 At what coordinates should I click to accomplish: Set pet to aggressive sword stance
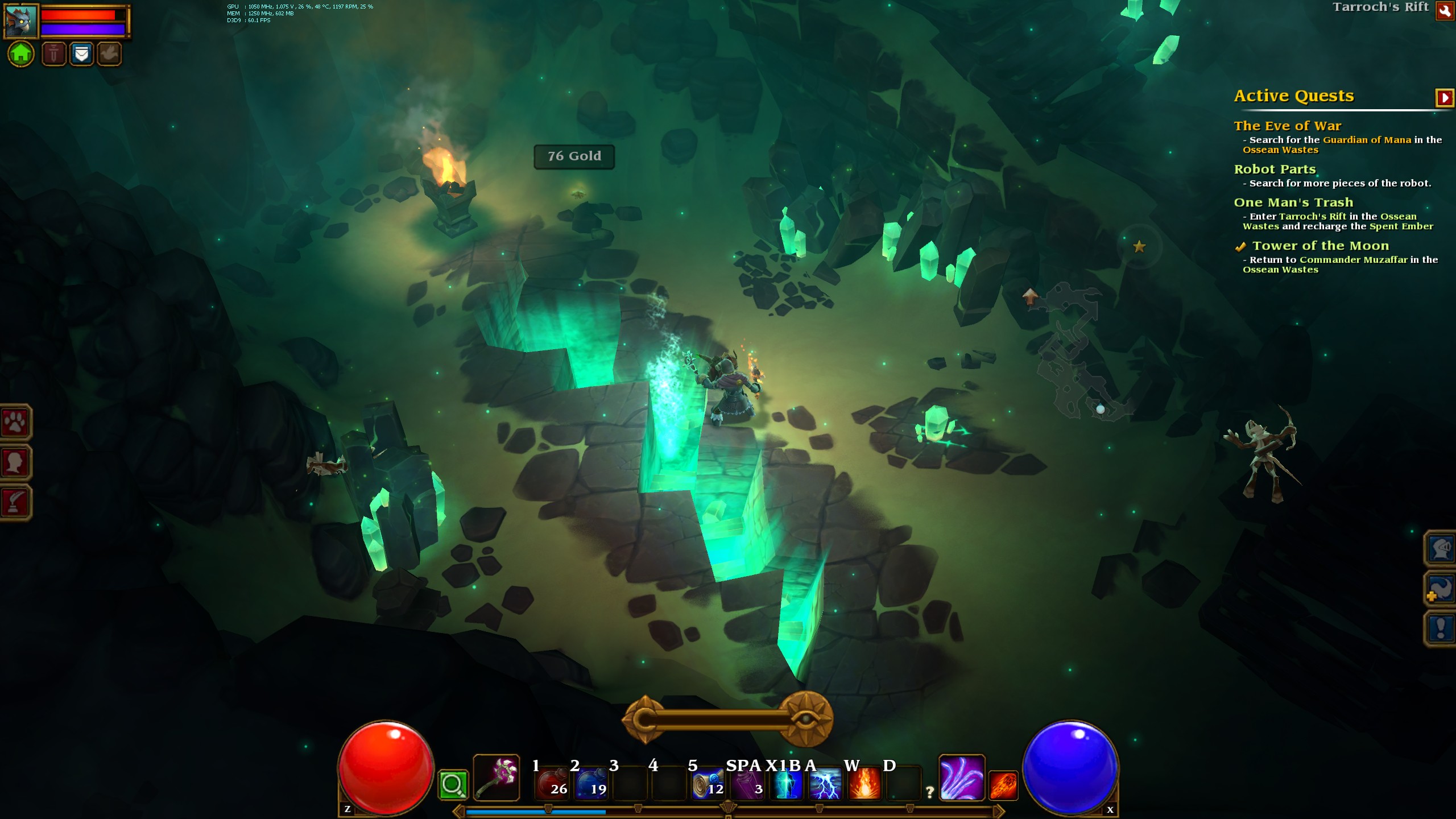(x=54, y=54)
